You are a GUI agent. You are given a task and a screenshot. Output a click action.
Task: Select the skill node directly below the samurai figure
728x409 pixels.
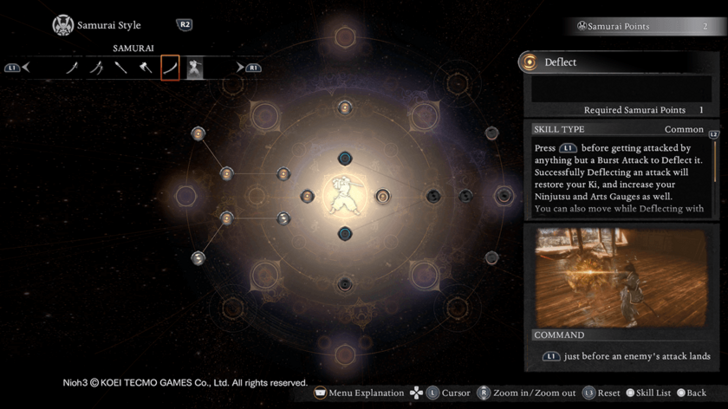(345, 234)
